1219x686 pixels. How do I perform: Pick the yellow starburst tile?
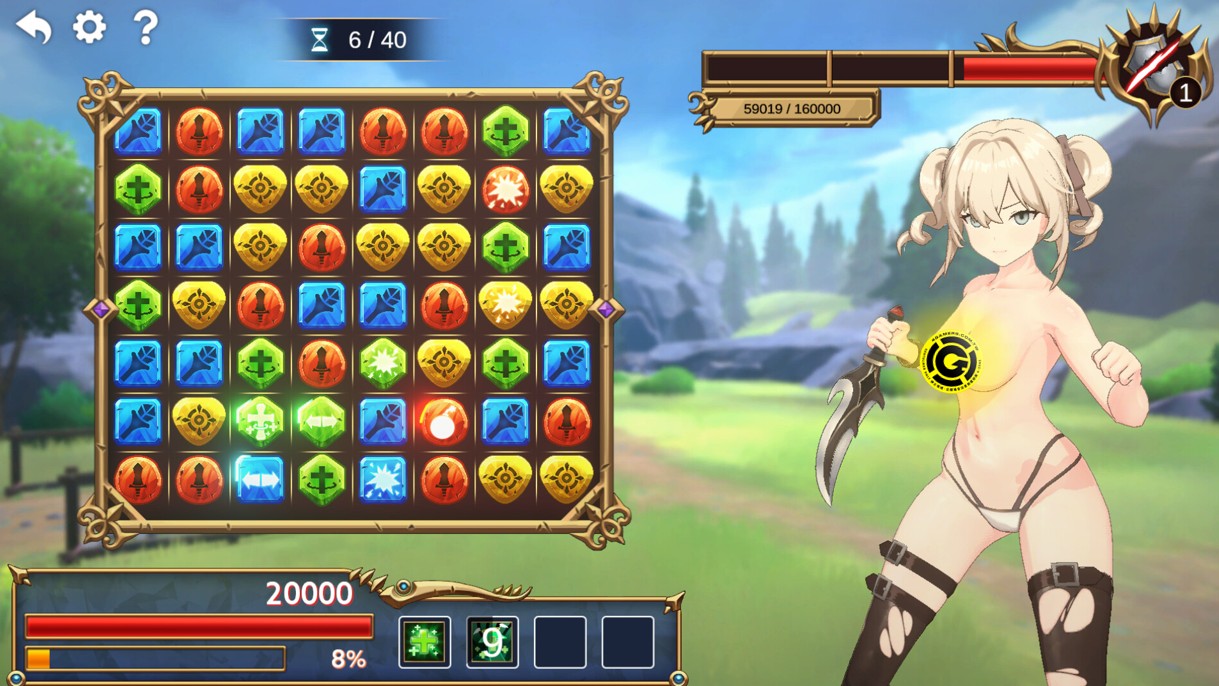point(505,305)
